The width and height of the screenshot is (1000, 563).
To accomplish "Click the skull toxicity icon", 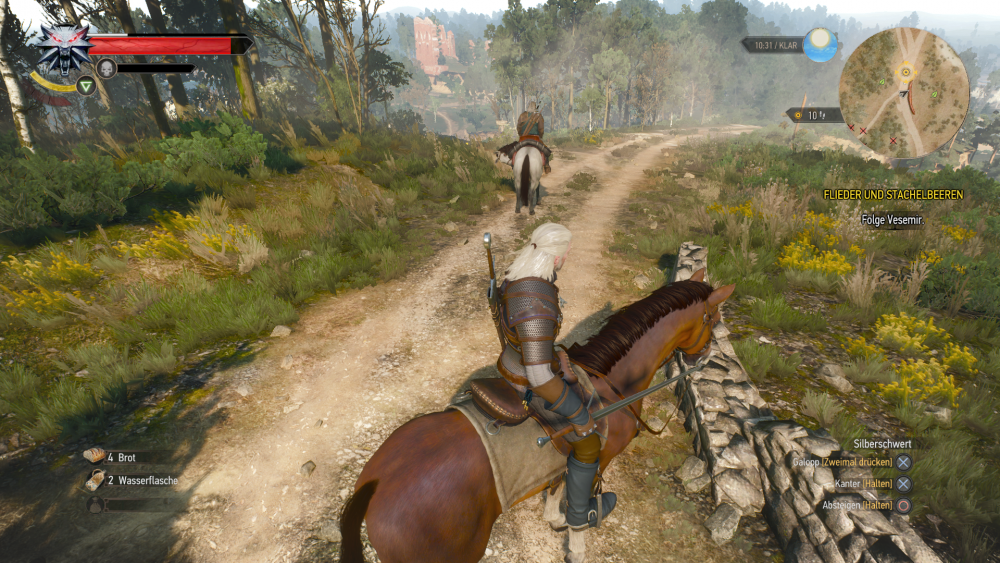I will (107, 68).
